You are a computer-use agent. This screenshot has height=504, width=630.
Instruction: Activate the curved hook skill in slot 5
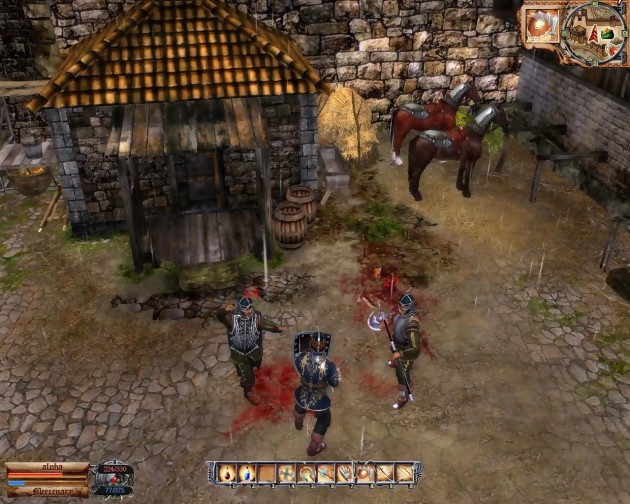(x=306, y=473)
